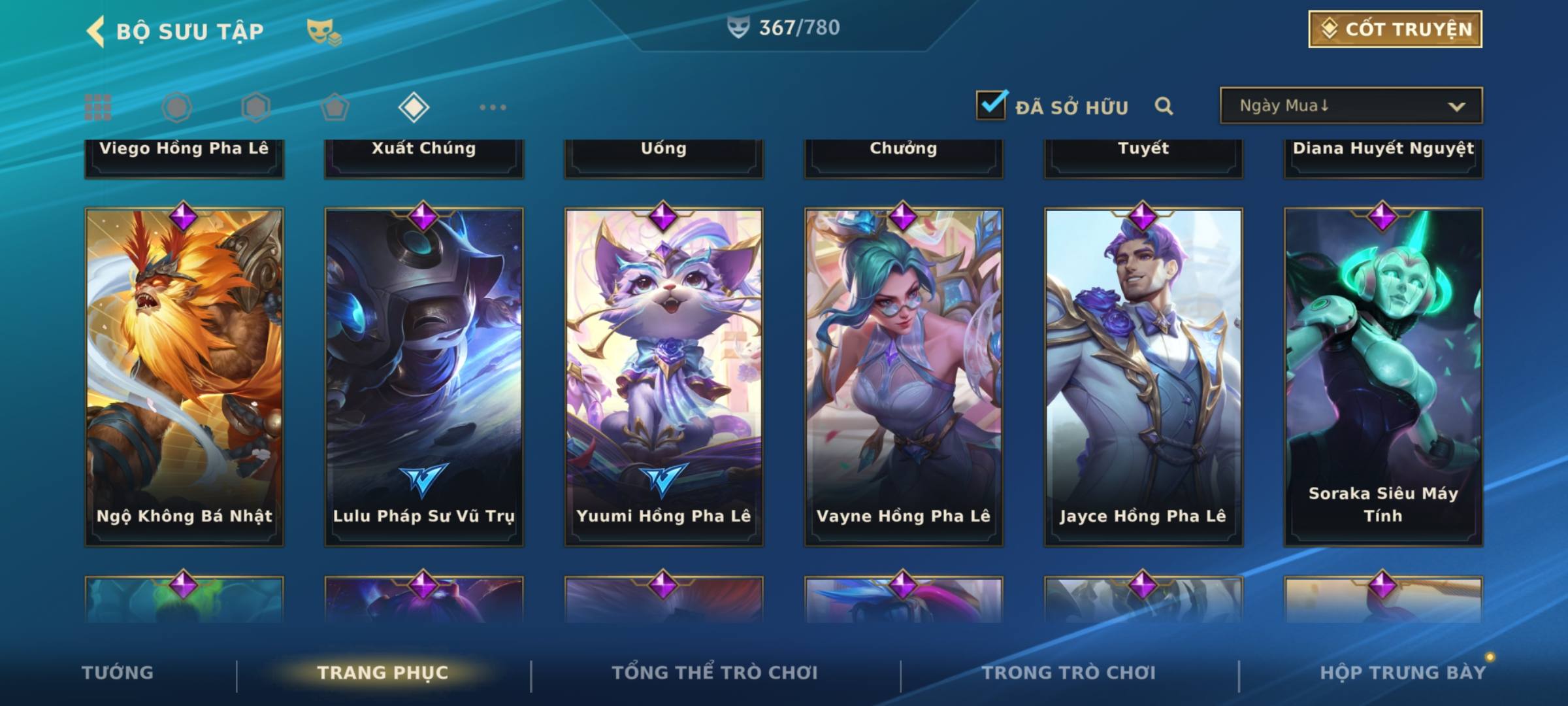Select the Ngộ Không Bá Nhật skin card
This screenshot has width=1568, height=706.
(184, 376)
